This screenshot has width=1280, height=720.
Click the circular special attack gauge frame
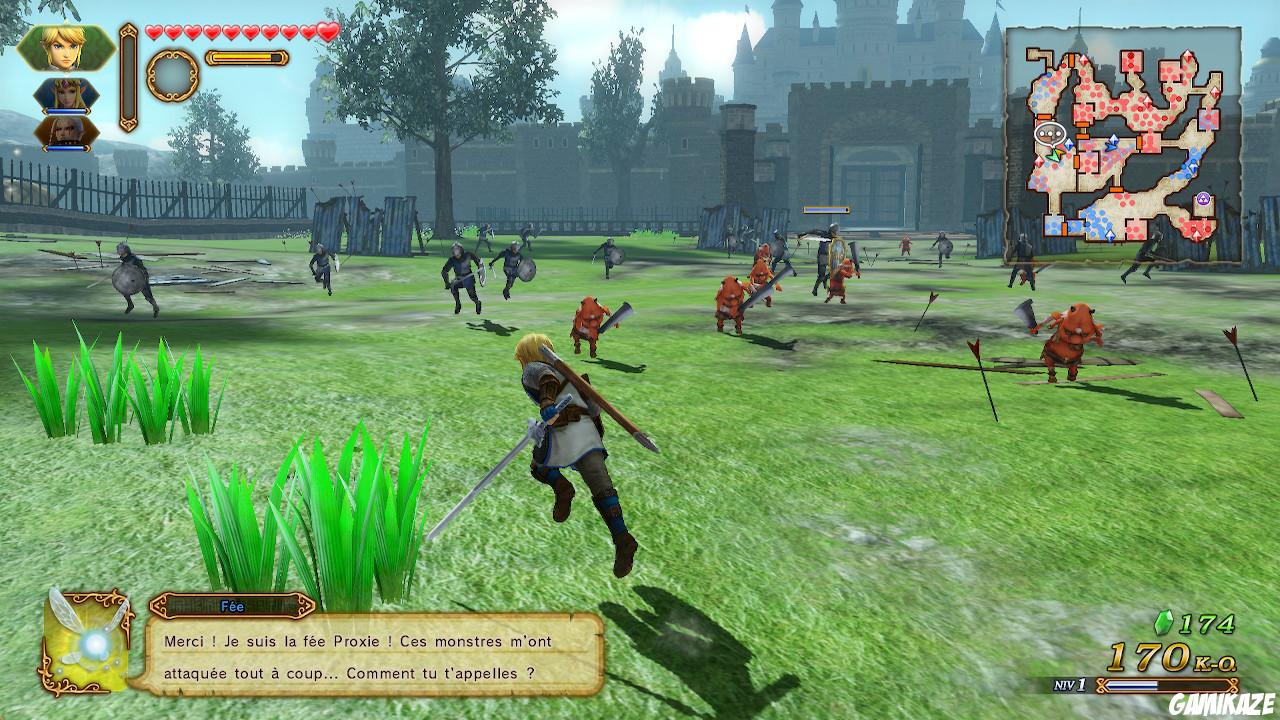coord(172,74)
